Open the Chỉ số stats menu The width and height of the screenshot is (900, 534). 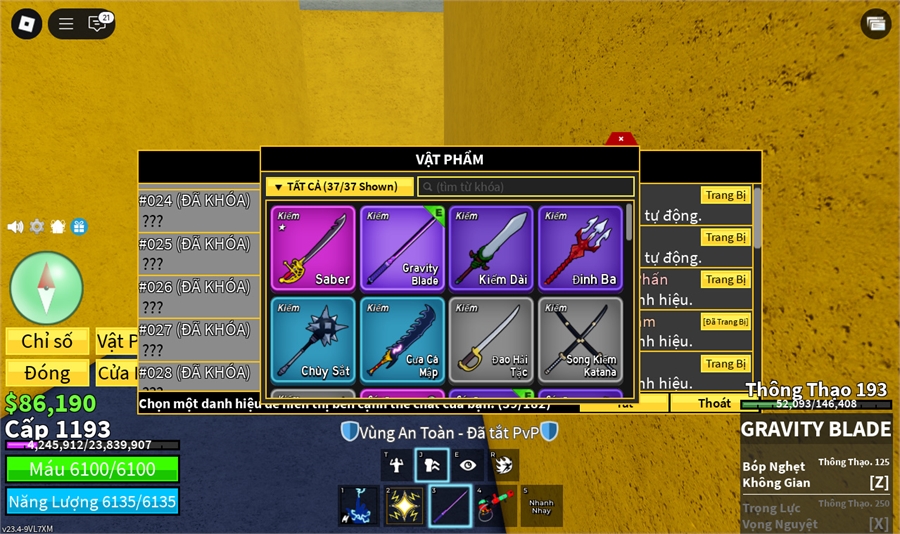click(47, 342)
